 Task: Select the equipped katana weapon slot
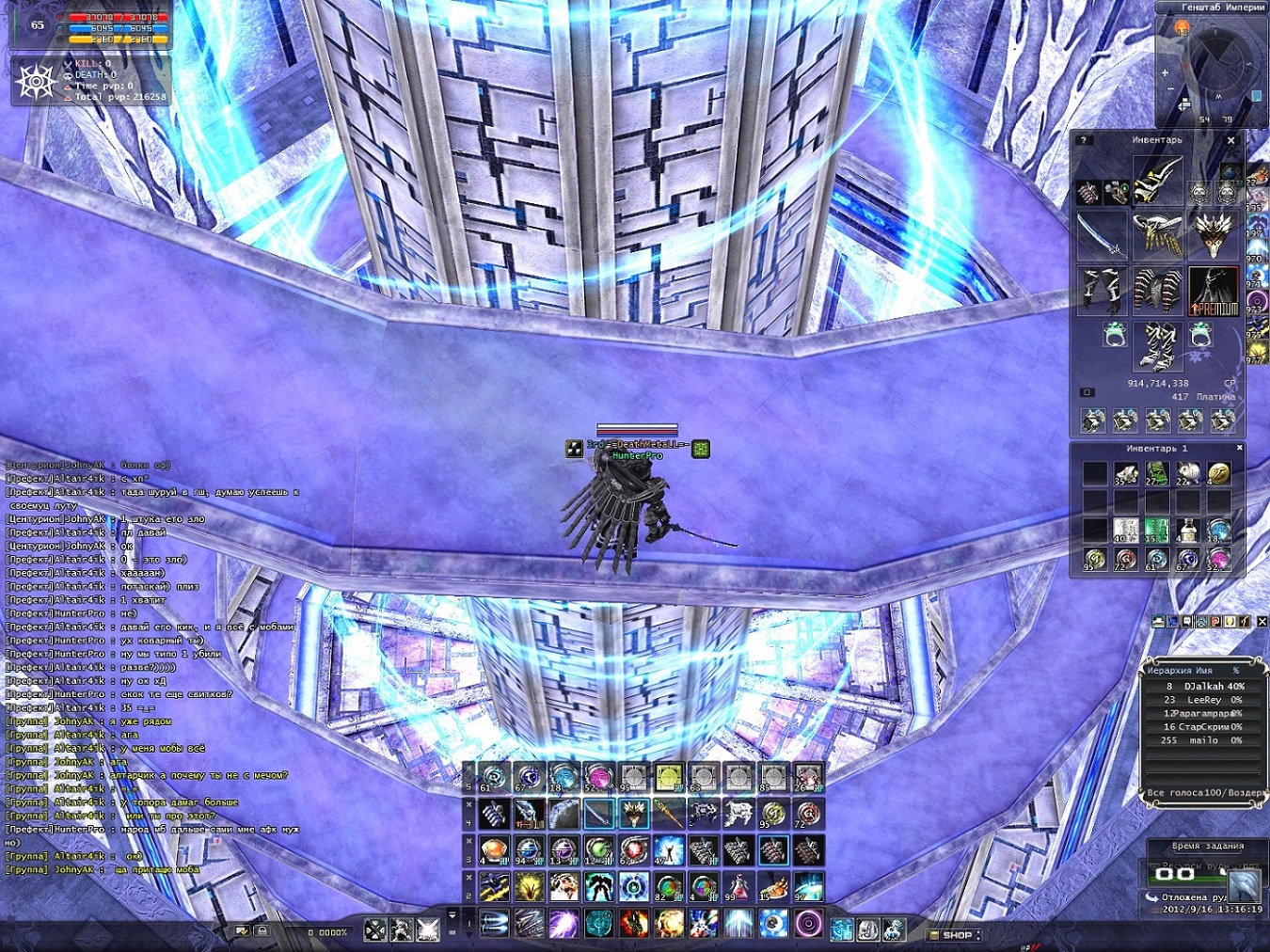coord(1102,234)
